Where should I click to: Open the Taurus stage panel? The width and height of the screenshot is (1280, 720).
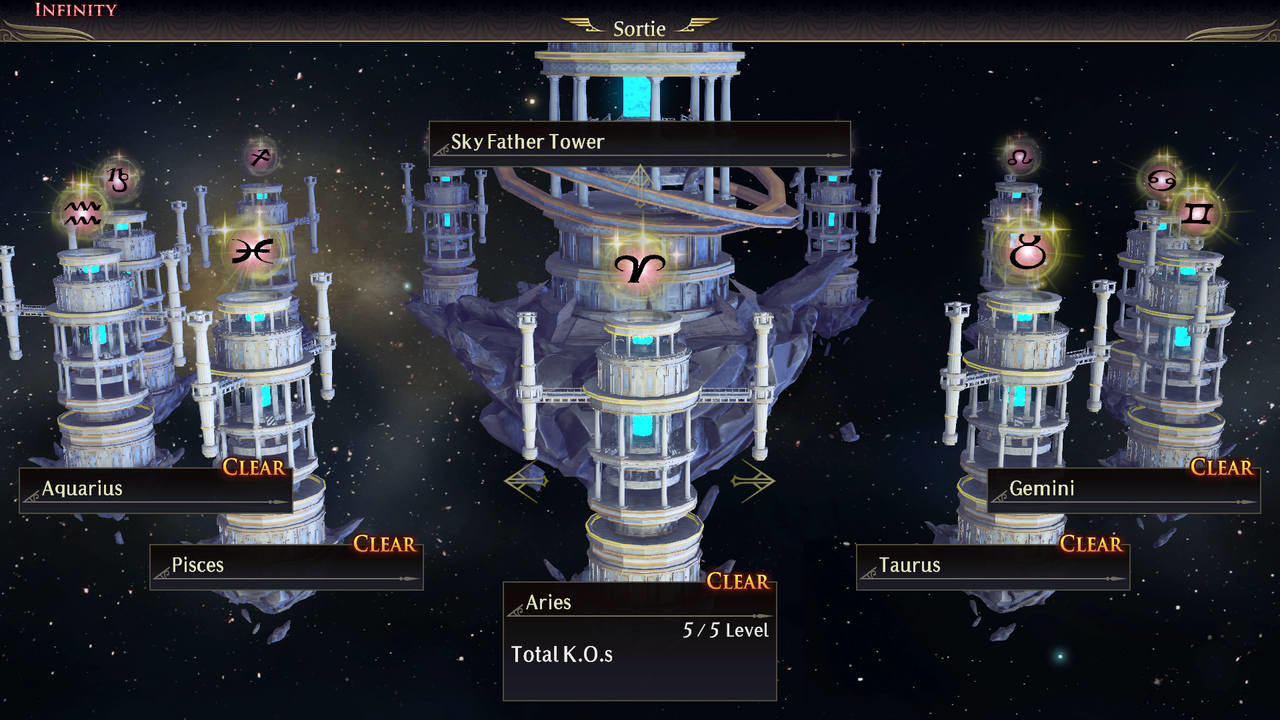pos(992,565)
